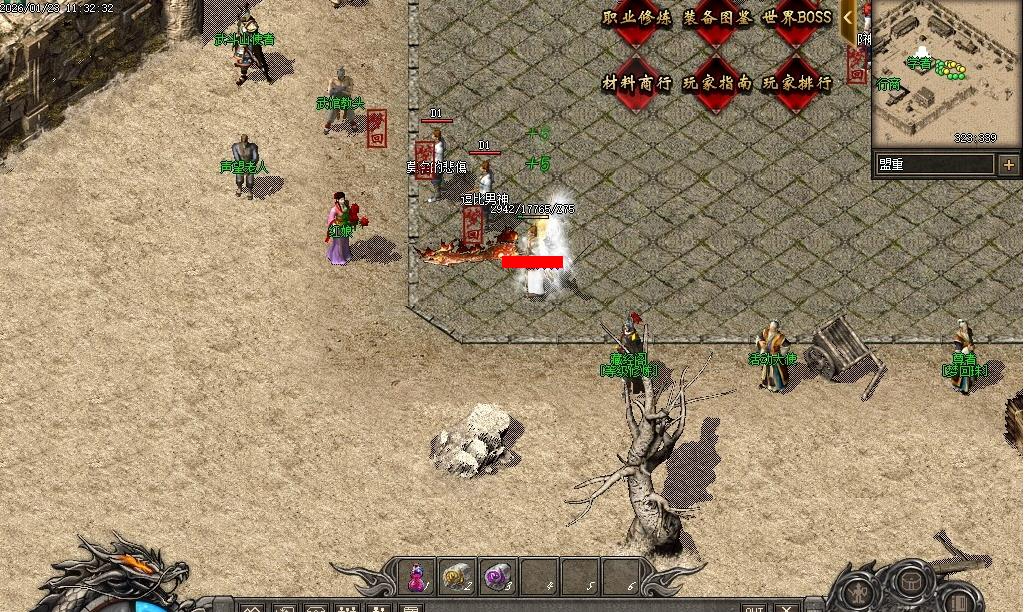This screenshot has height=612, width=1028.
Task: Use the tan scroll in hotbar slot 2
Action: [x=456, y=576]
